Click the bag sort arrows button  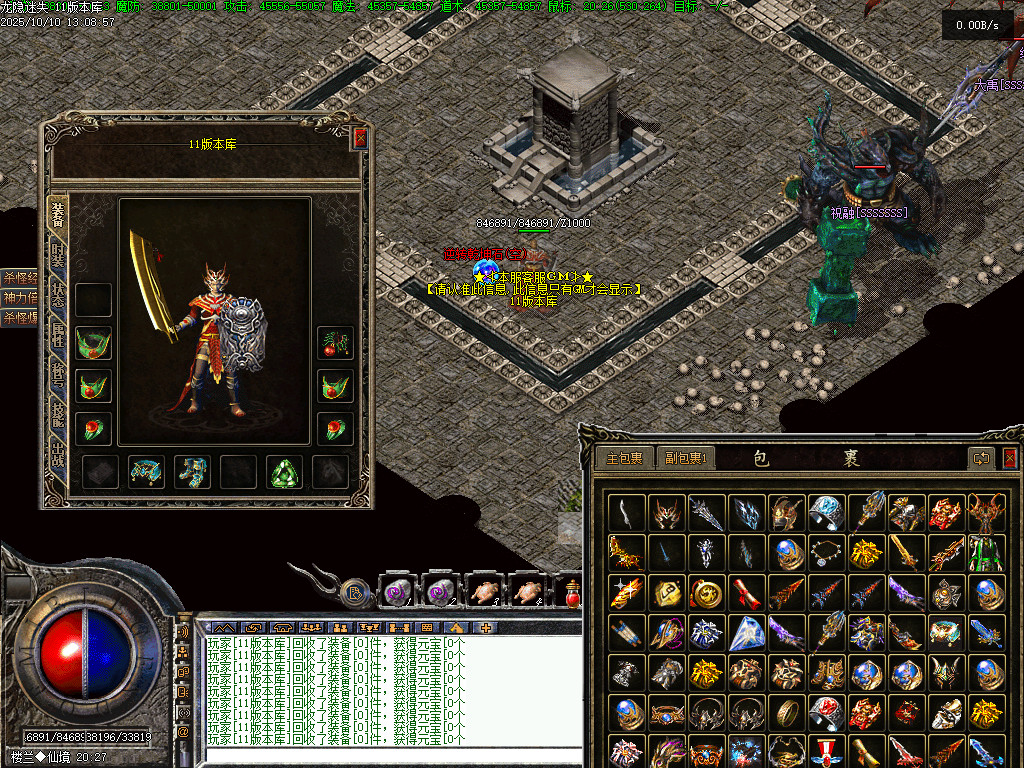tap(980, 458)
